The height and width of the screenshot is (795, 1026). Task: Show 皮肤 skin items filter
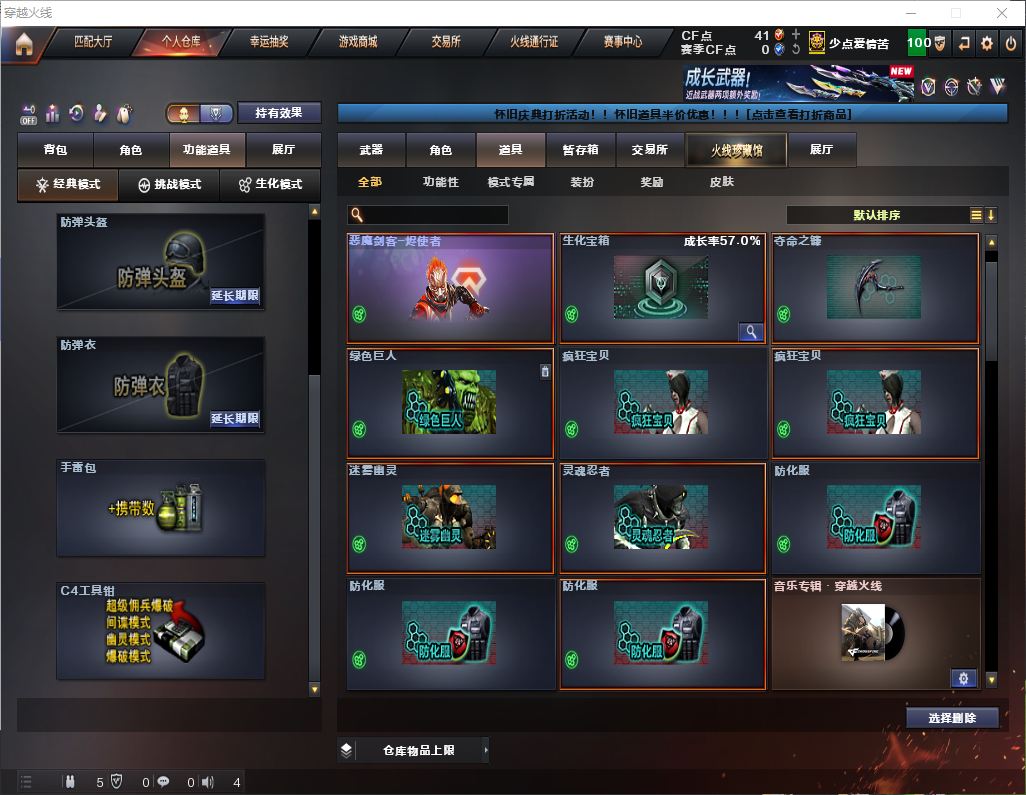pos(721,182)
